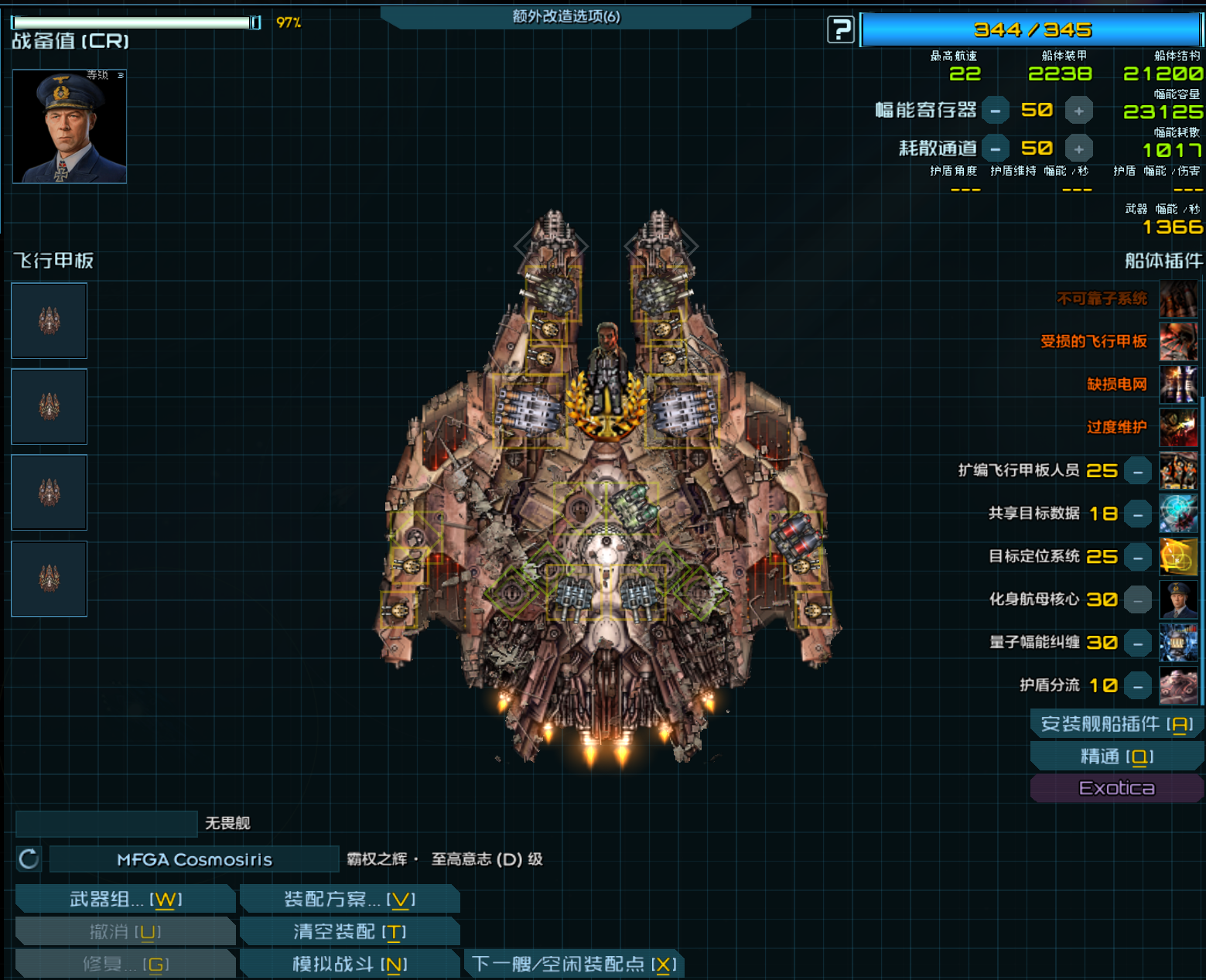The height and width of the screenshot is (980, 1206).
Task: Select the 缺损电网 hullmod icon
Action: [x=1177, y=384]
